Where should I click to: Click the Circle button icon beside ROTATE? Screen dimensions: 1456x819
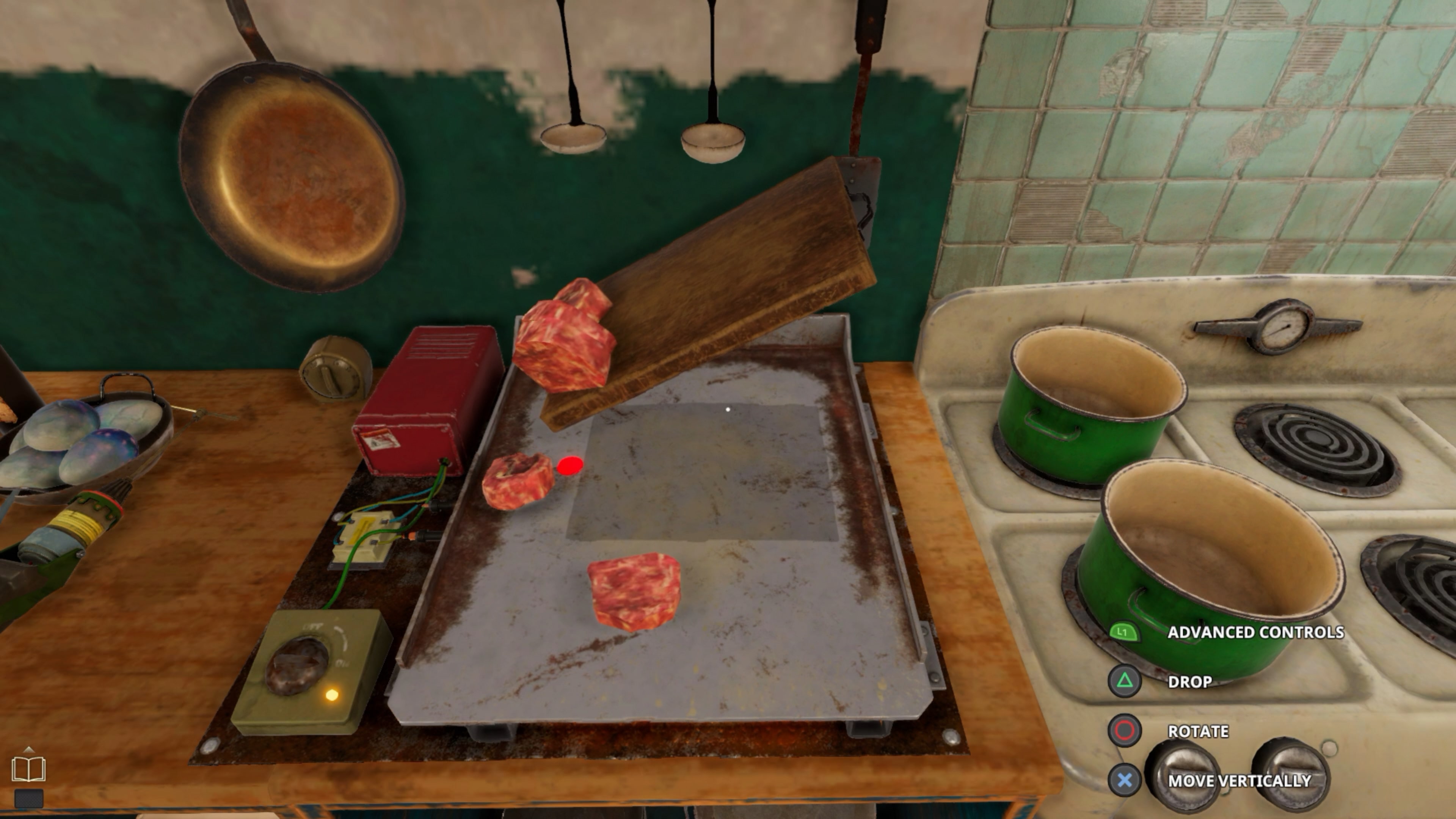pos(1126,731)
